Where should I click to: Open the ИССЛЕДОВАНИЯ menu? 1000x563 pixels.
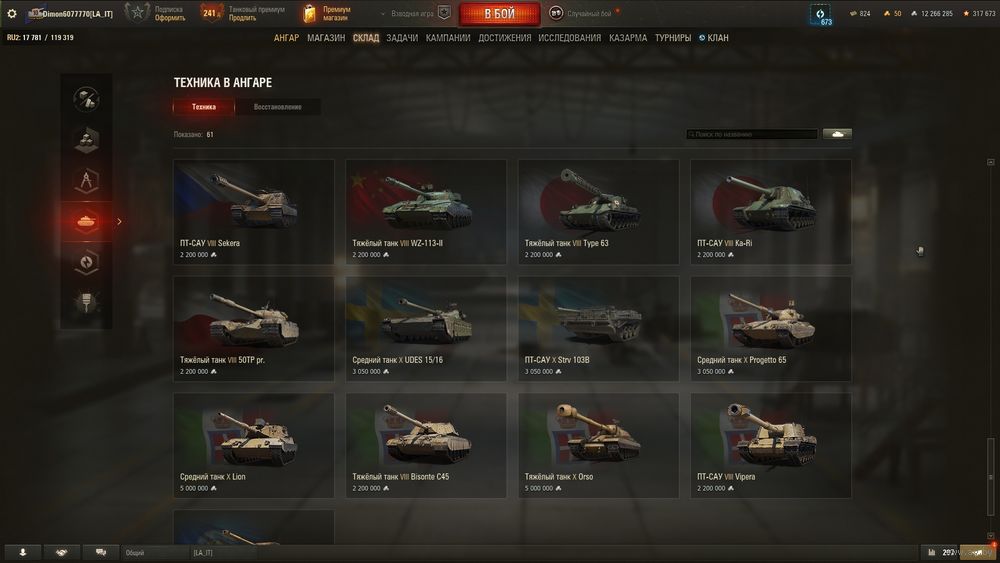[x=570, y=38]
